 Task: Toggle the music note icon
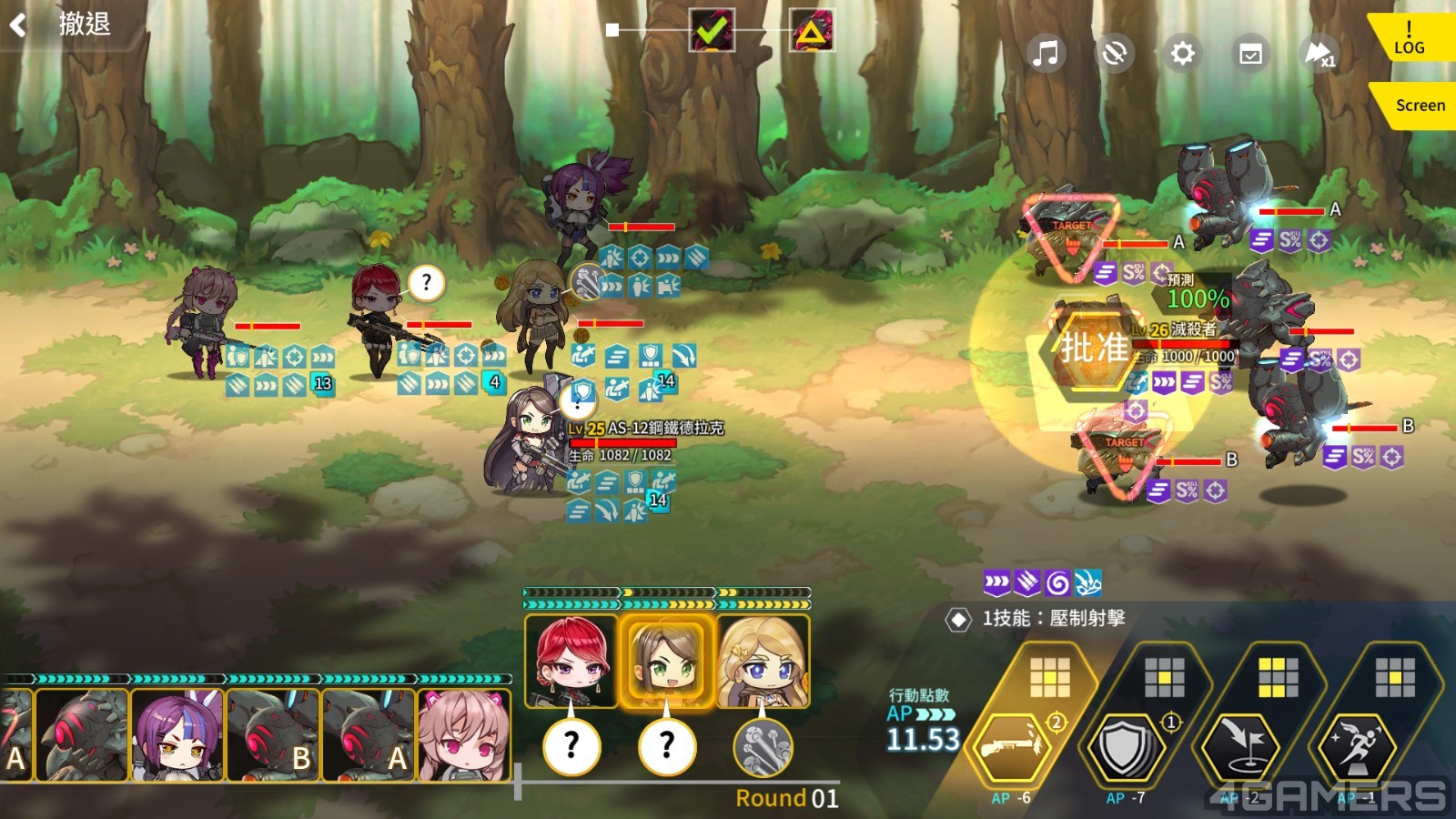pyautogui.click(x=1046, y=54)
